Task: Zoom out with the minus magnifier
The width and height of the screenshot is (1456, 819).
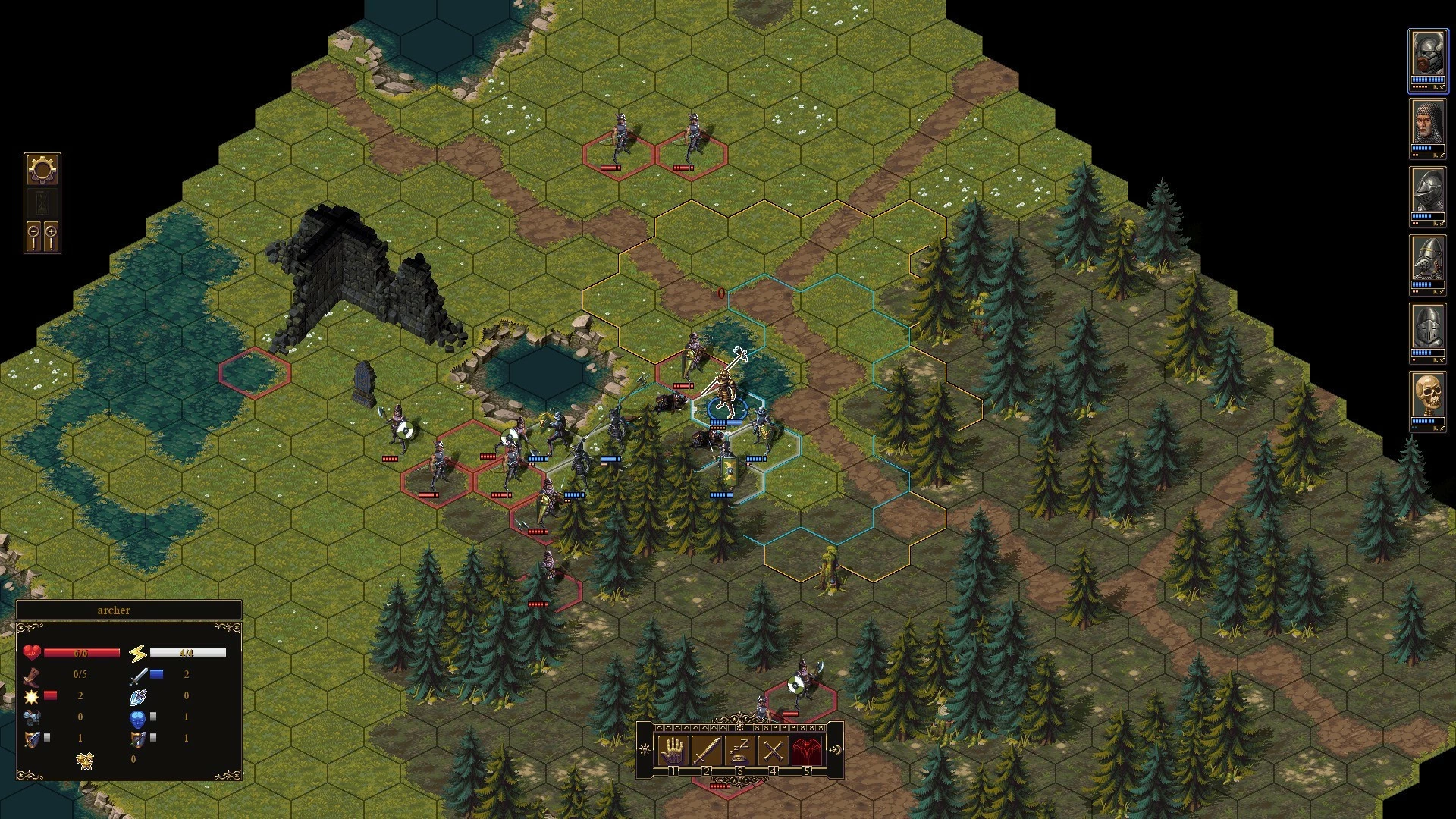Action: tap(33, 236)
